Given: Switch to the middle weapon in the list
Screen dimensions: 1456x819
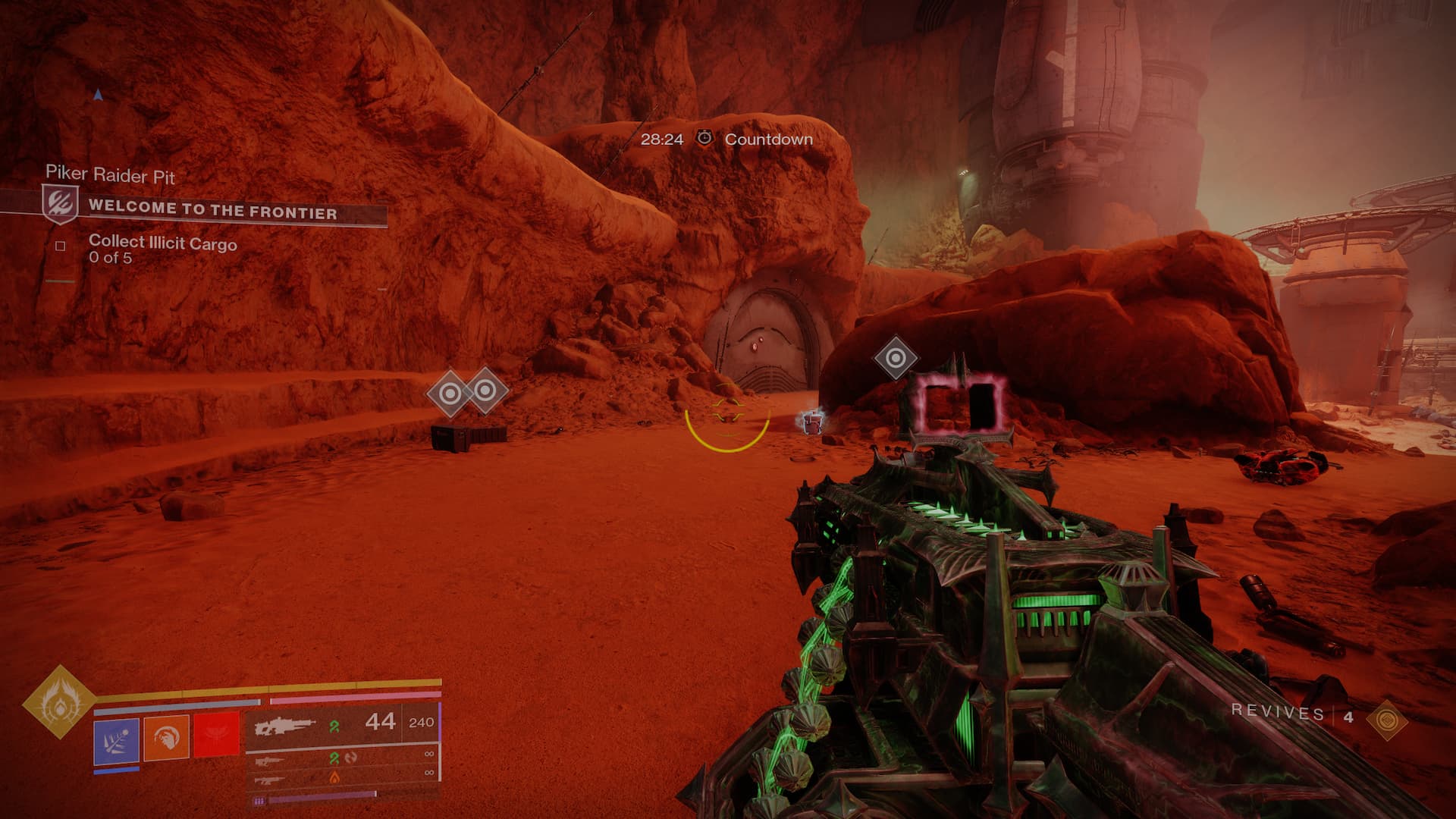Looking at the screenshot, I should point(271,759).
